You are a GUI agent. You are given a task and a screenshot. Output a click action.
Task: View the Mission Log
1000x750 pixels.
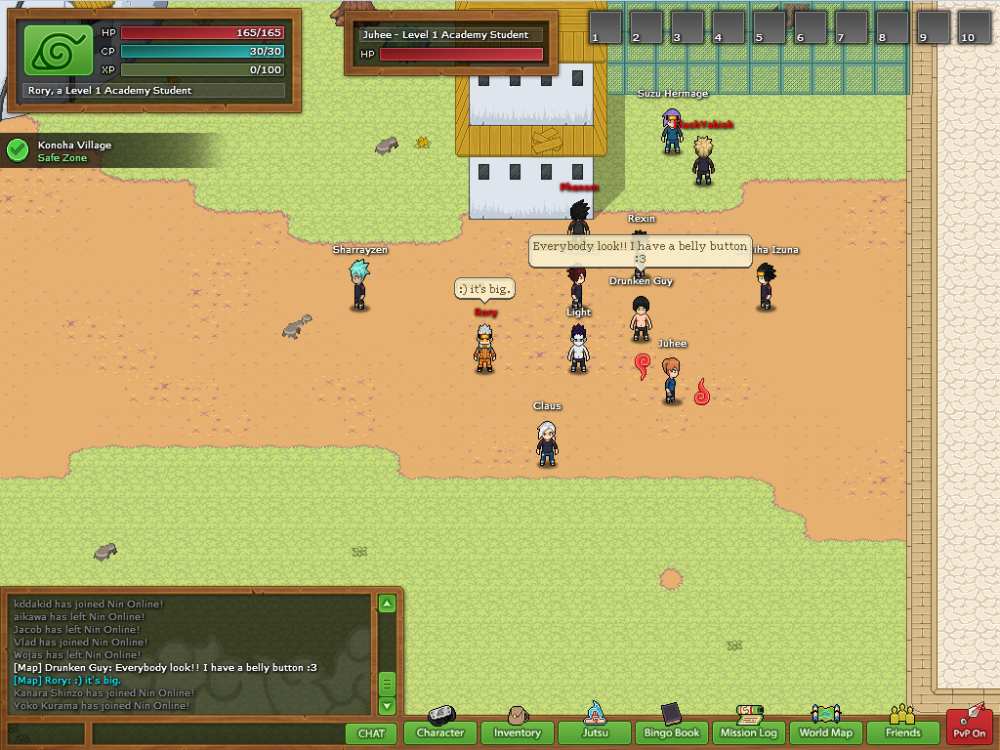tap(748, 733)
